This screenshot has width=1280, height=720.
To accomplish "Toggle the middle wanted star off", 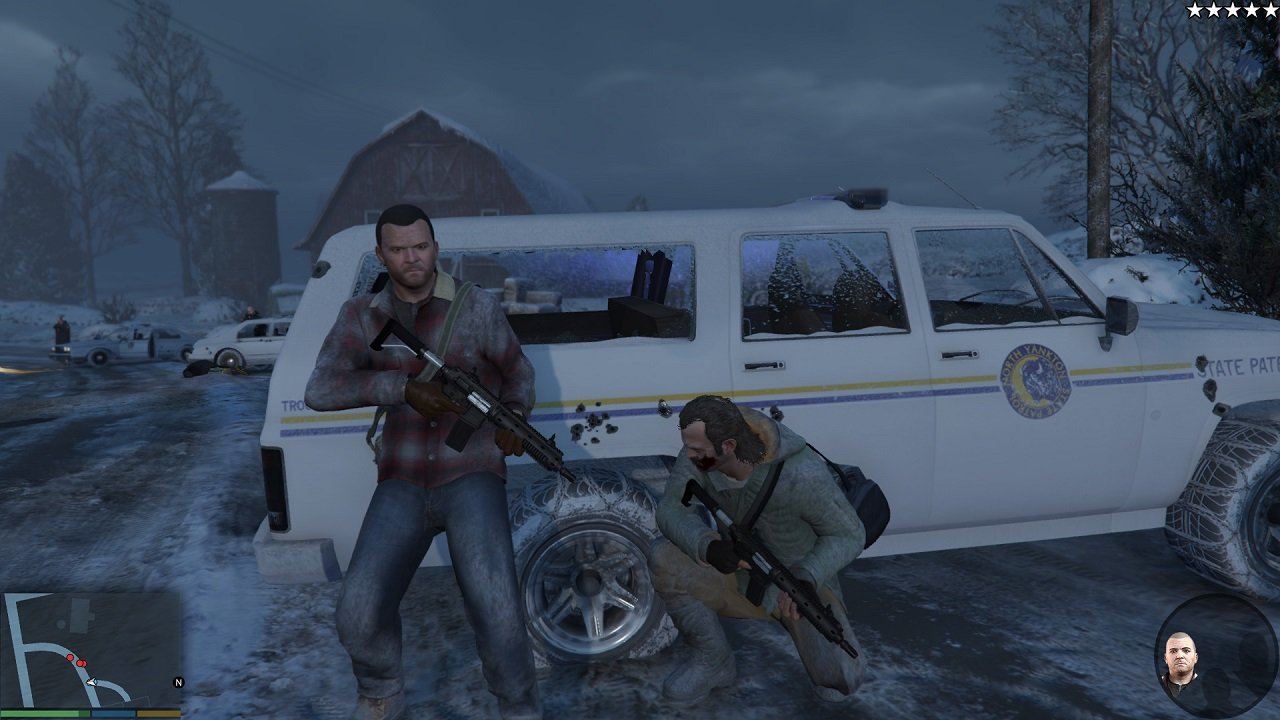I will click(1232, 10).
